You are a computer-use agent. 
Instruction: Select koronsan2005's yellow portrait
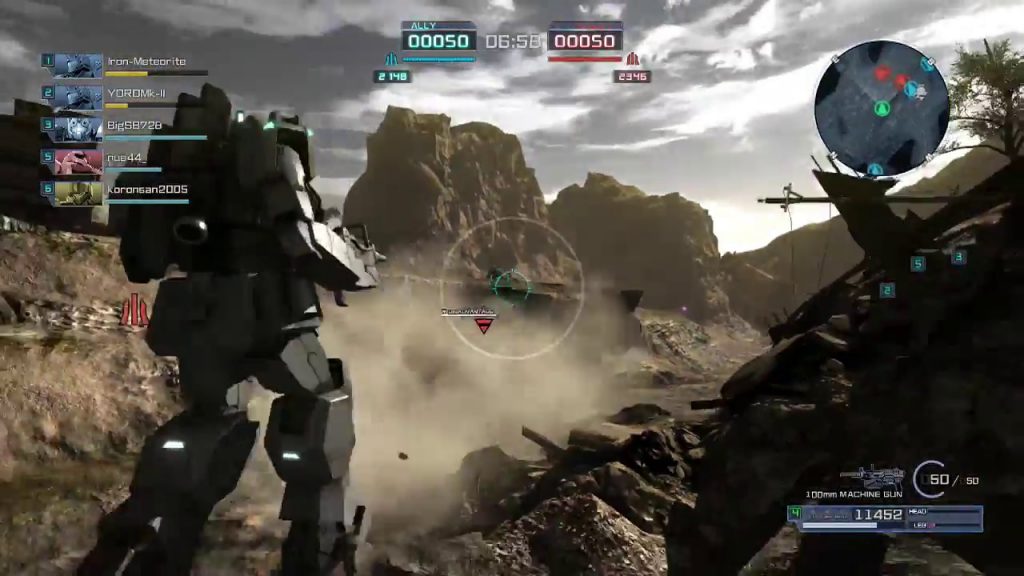[x=78, y=192]
